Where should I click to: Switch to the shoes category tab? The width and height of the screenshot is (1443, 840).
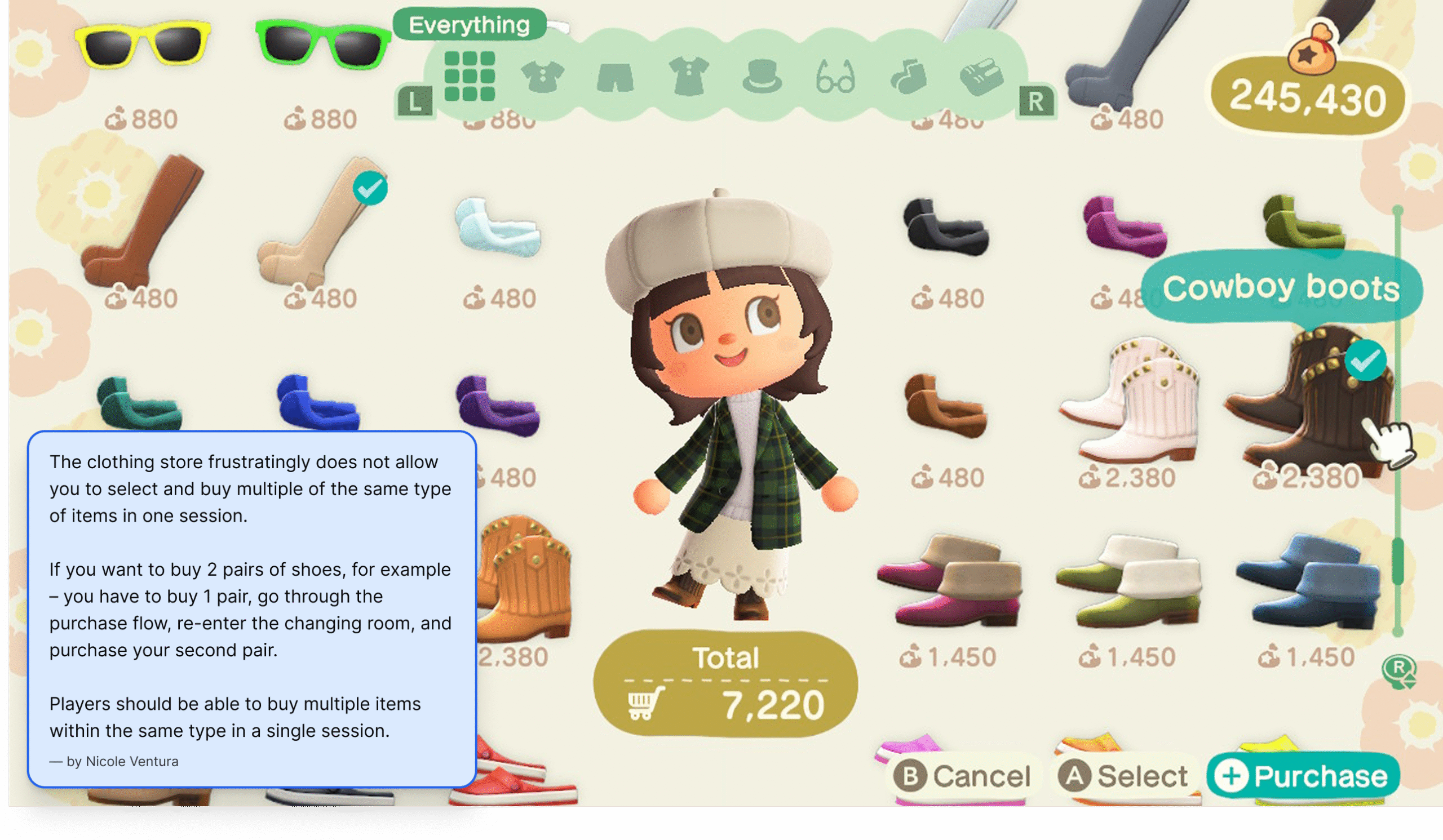pyautogui.click(x=981, y=77)
